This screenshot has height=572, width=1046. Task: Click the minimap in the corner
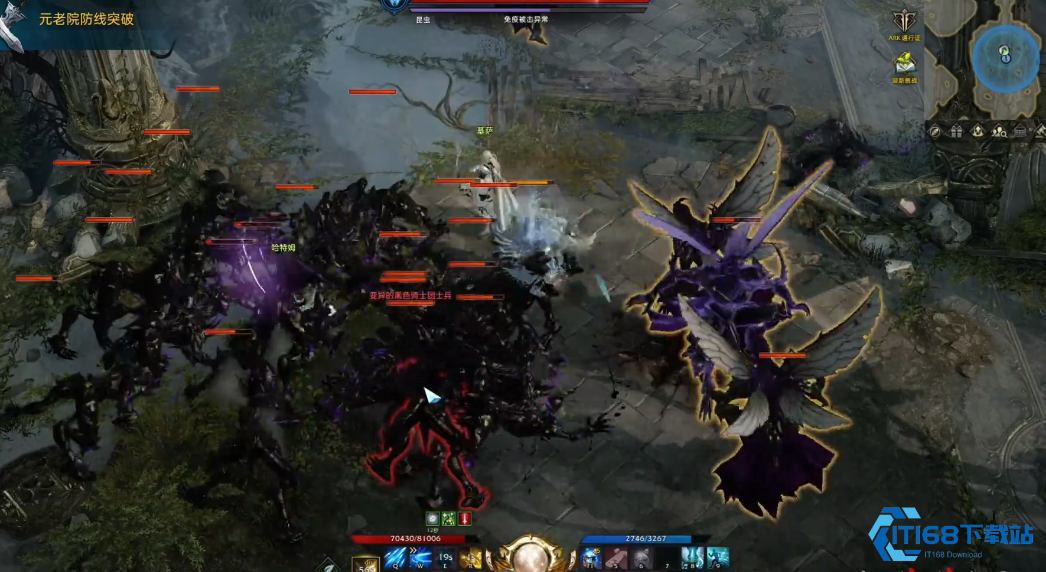tap(1003, 56)
